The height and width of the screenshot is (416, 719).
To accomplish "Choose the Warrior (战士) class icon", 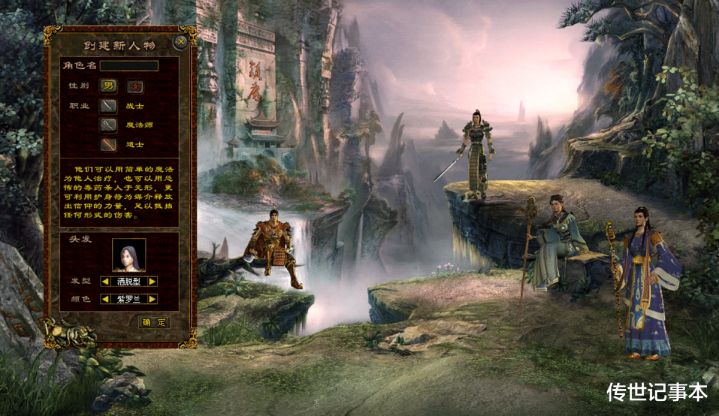I will 108,105.
